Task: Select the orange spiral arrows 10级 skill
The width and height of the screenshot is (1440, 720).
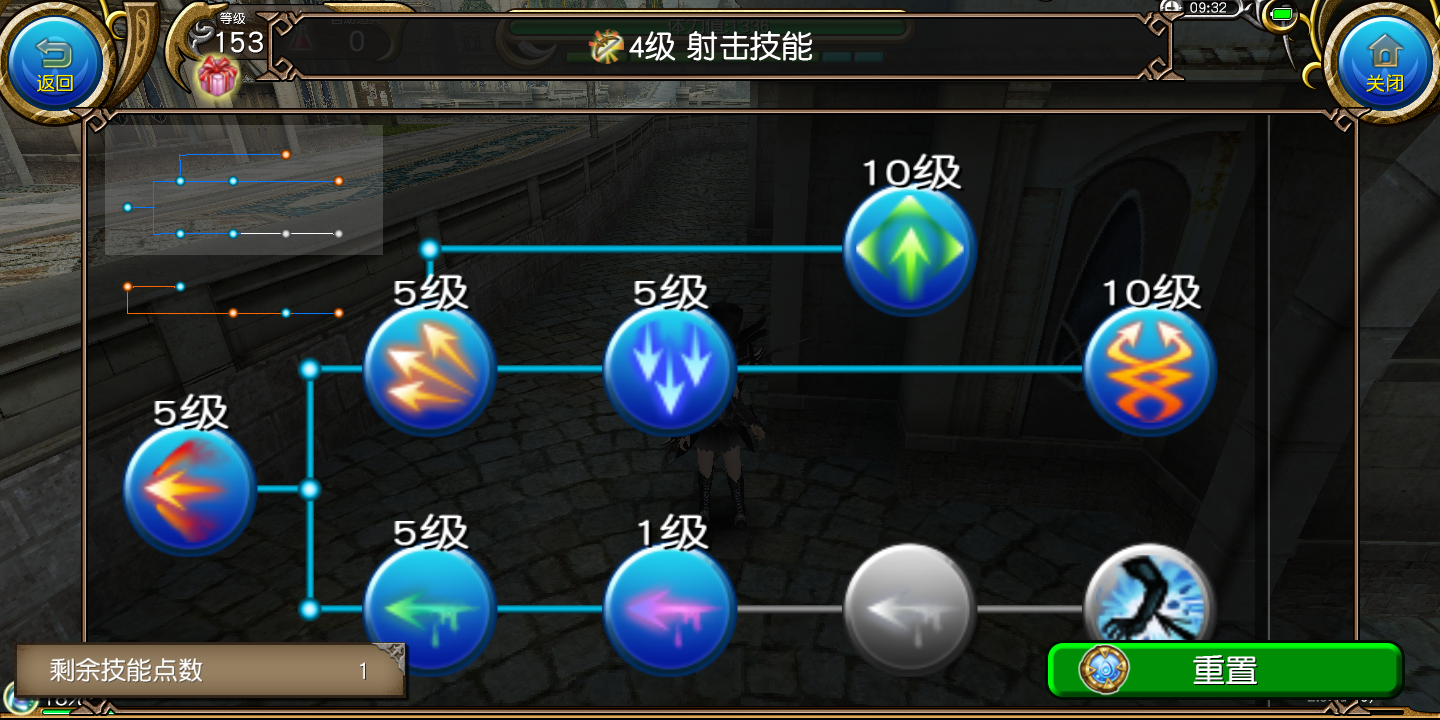Action: (1150, 370)
